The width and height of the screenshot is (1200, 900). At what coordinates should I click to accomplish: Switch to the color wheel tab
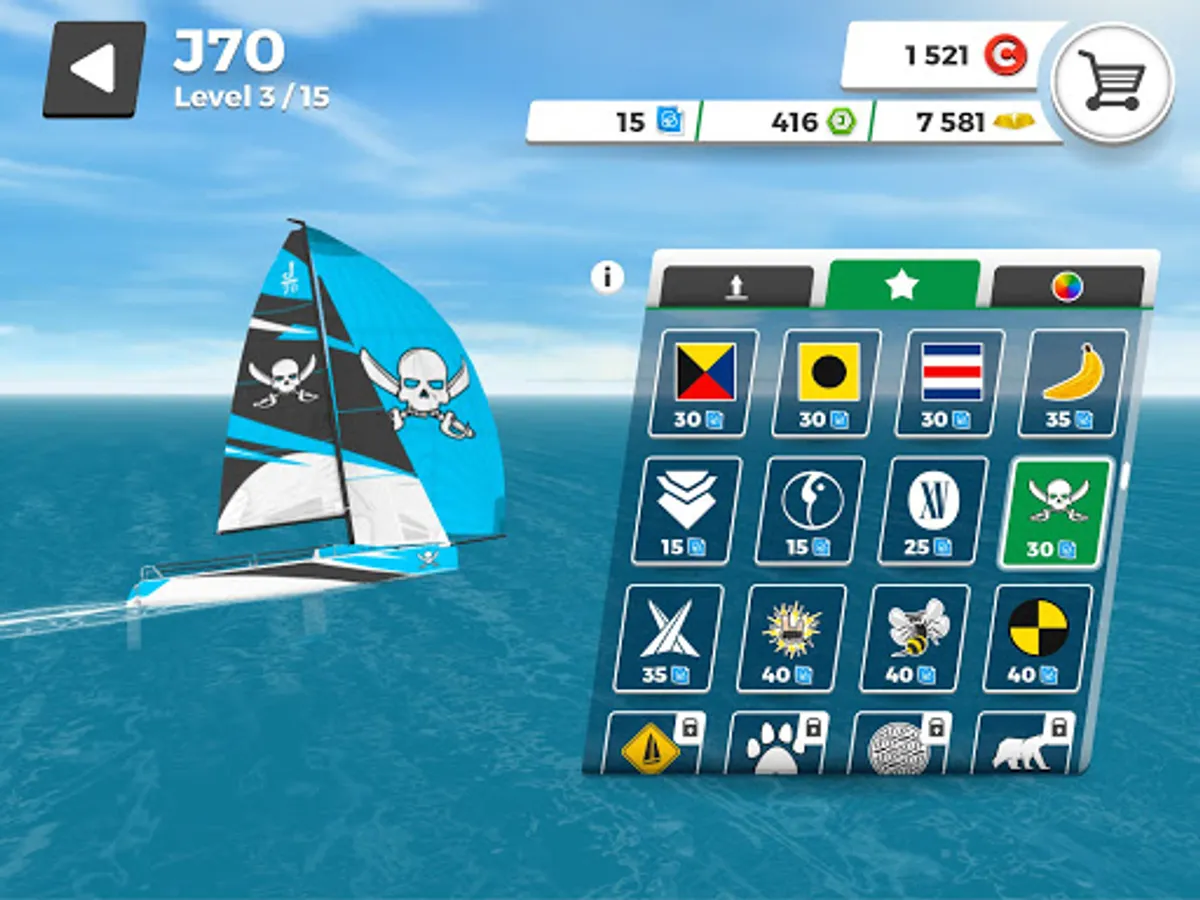coord(1067,287)
